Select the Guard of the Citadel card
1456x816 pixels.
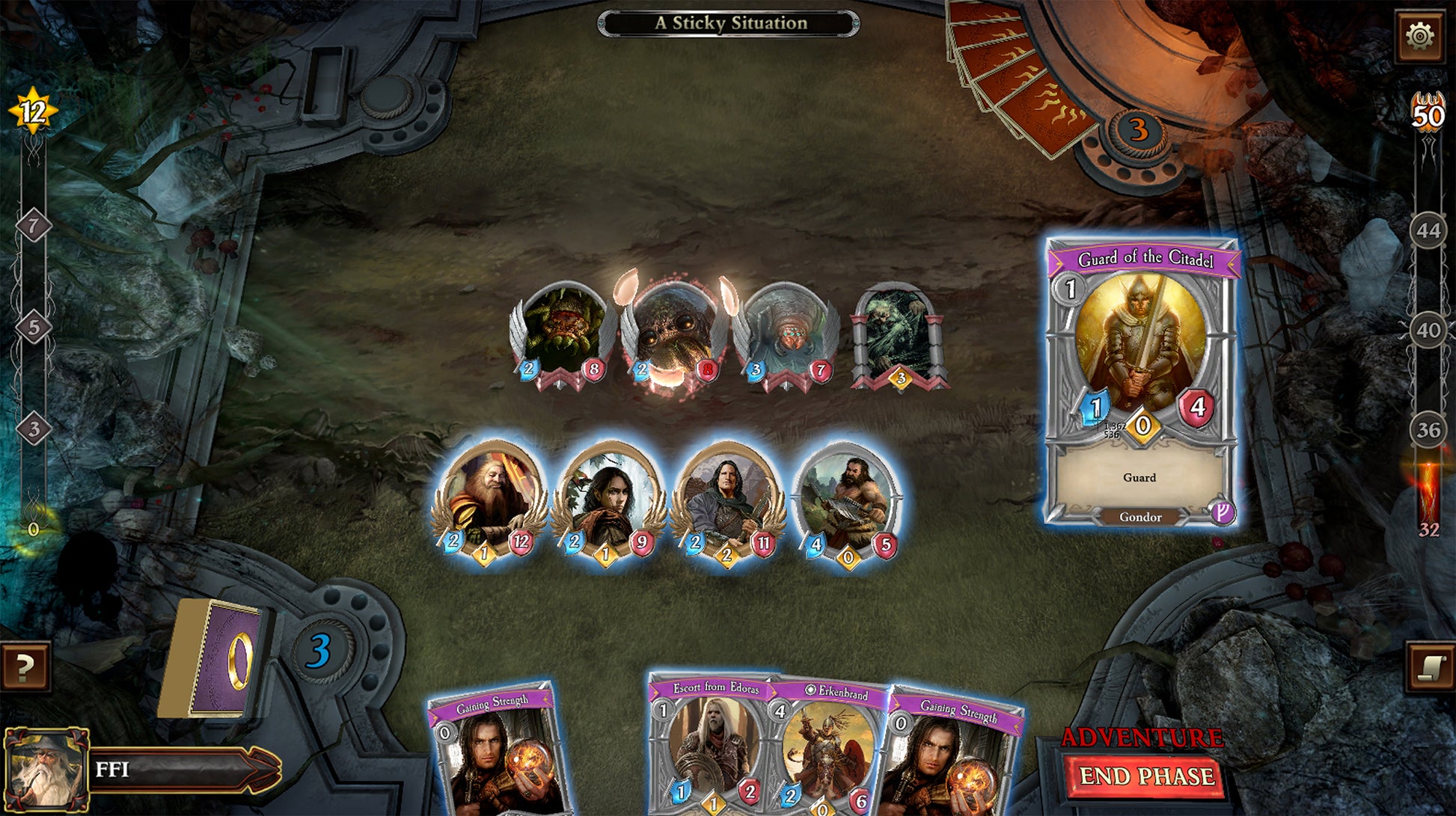coord(1140,381)
